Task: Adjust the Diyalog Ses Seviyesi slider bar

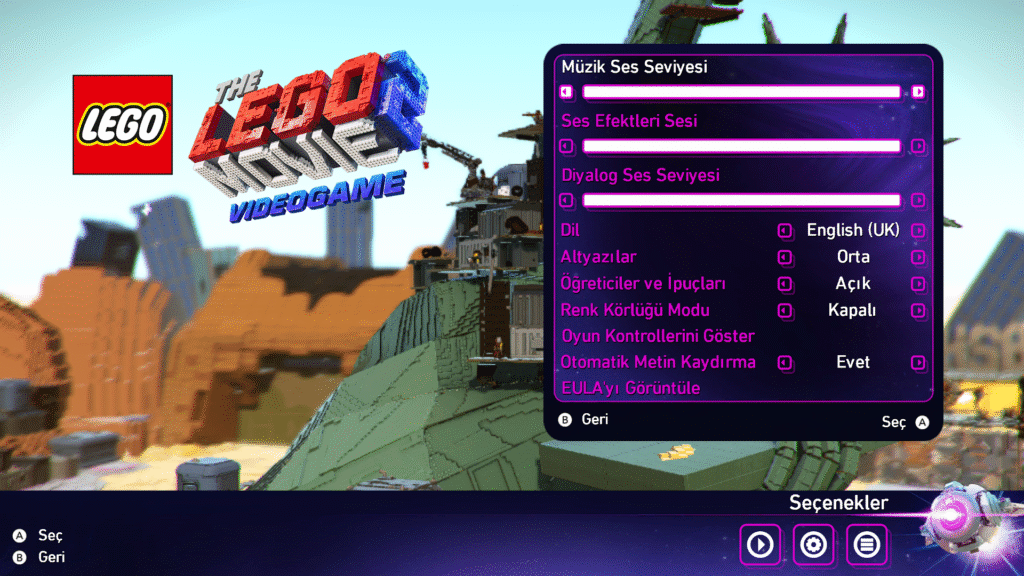Action: pyautogui.click(x=742, y=200)
